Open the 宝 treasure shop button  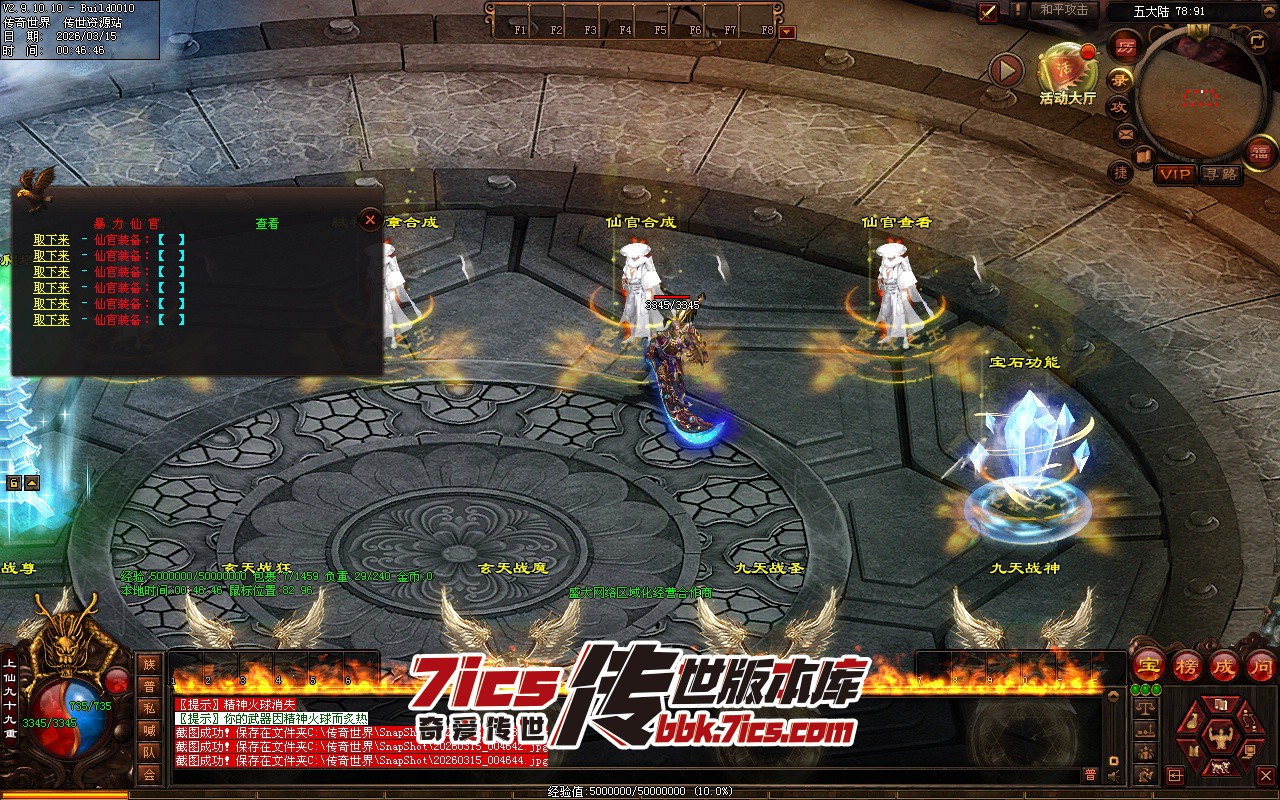click(1149, 665)
